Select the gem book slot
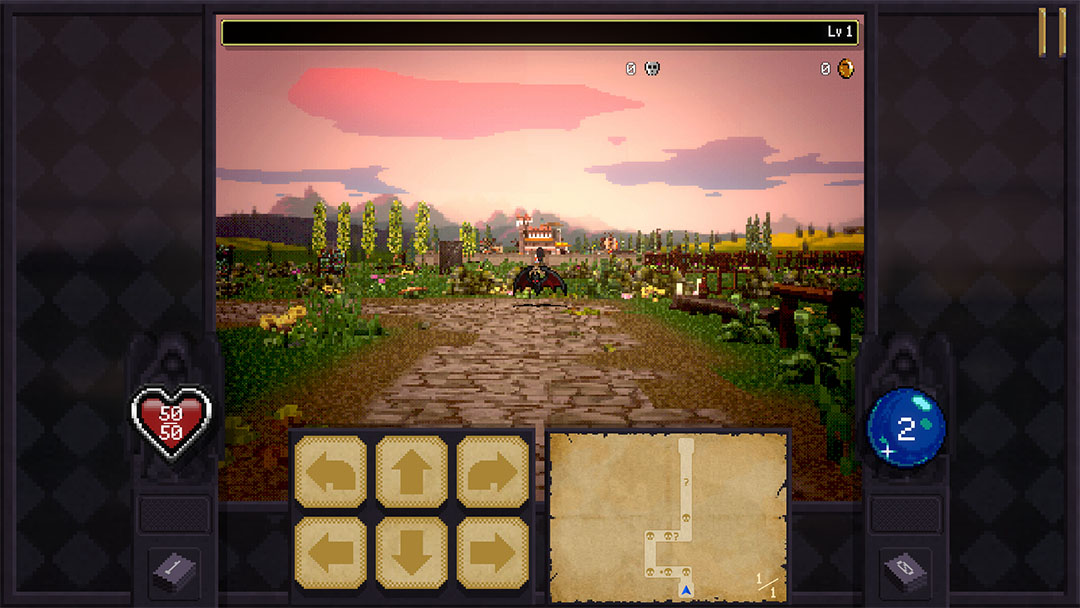The image size is (1080, 608). click(x=906, y=572)
